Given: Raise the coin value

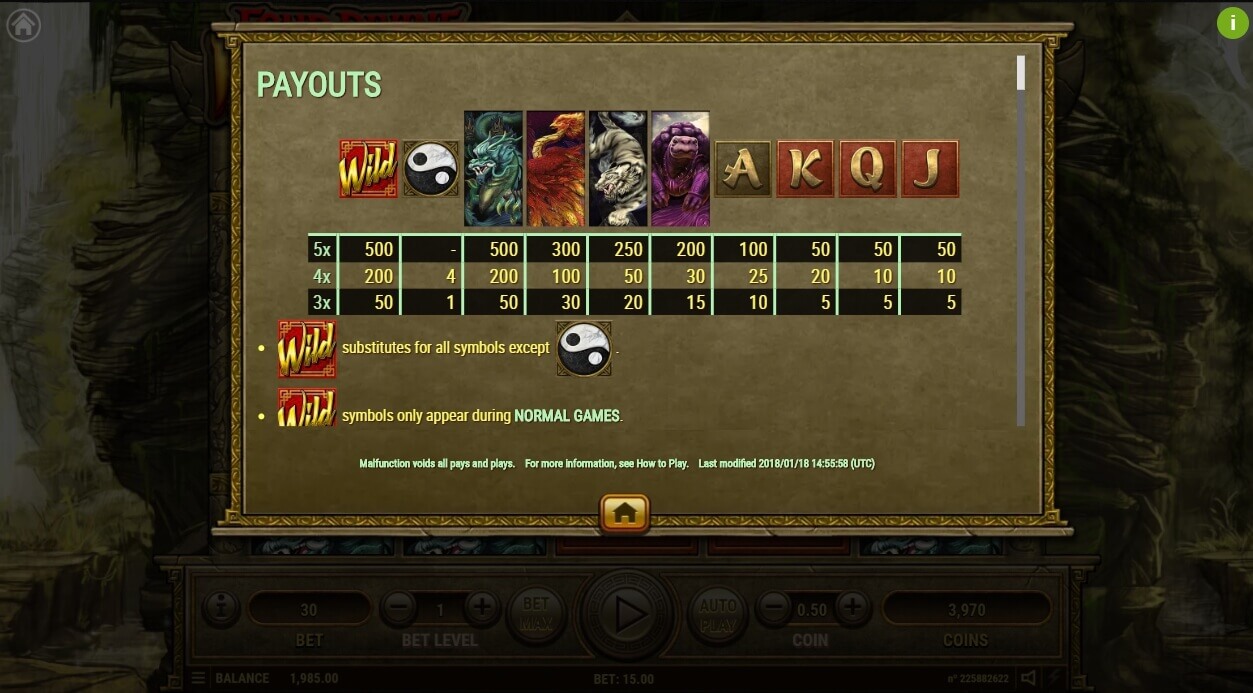Looking at the screenshot, I should (x=852, y=607).
